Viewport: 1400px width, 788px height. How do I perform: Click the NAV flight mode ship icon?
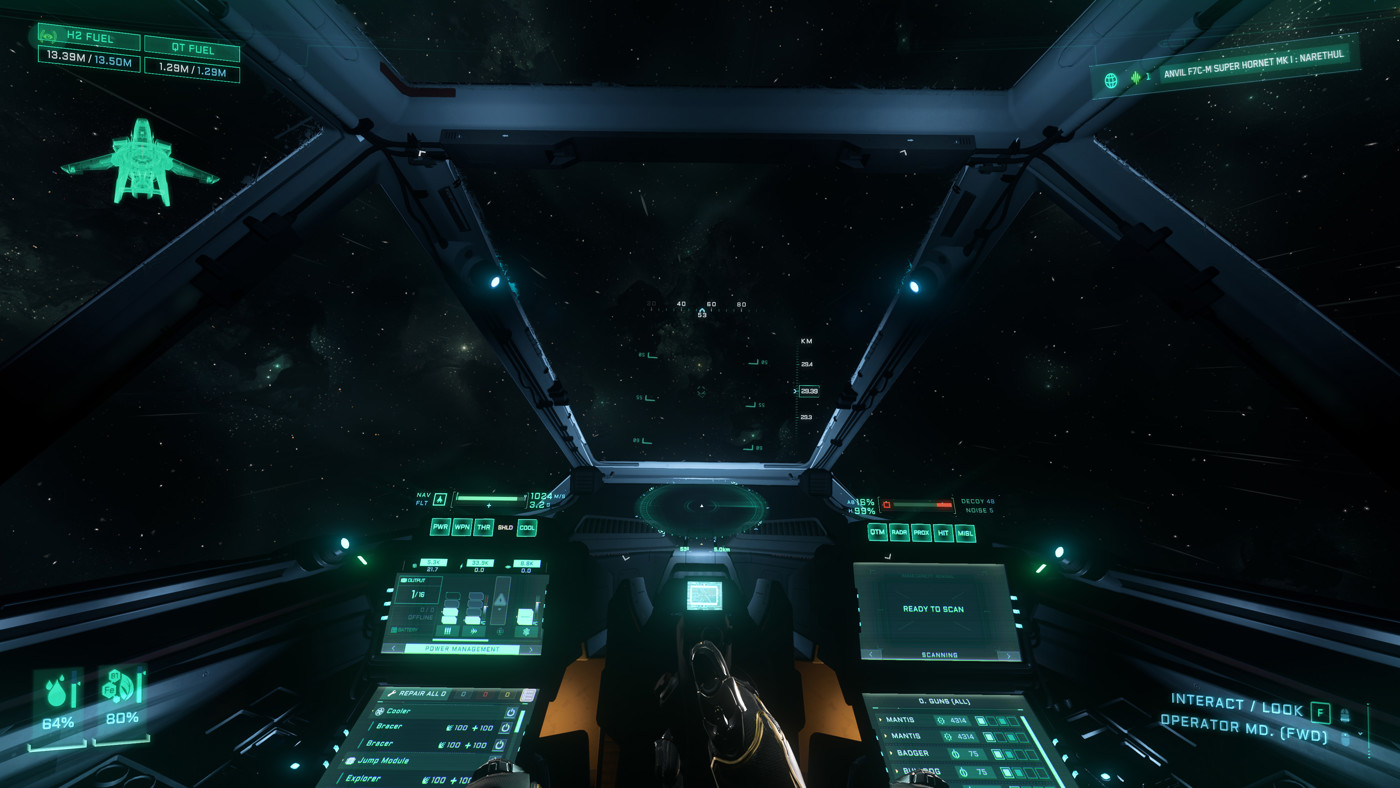(x=439, y=500)
